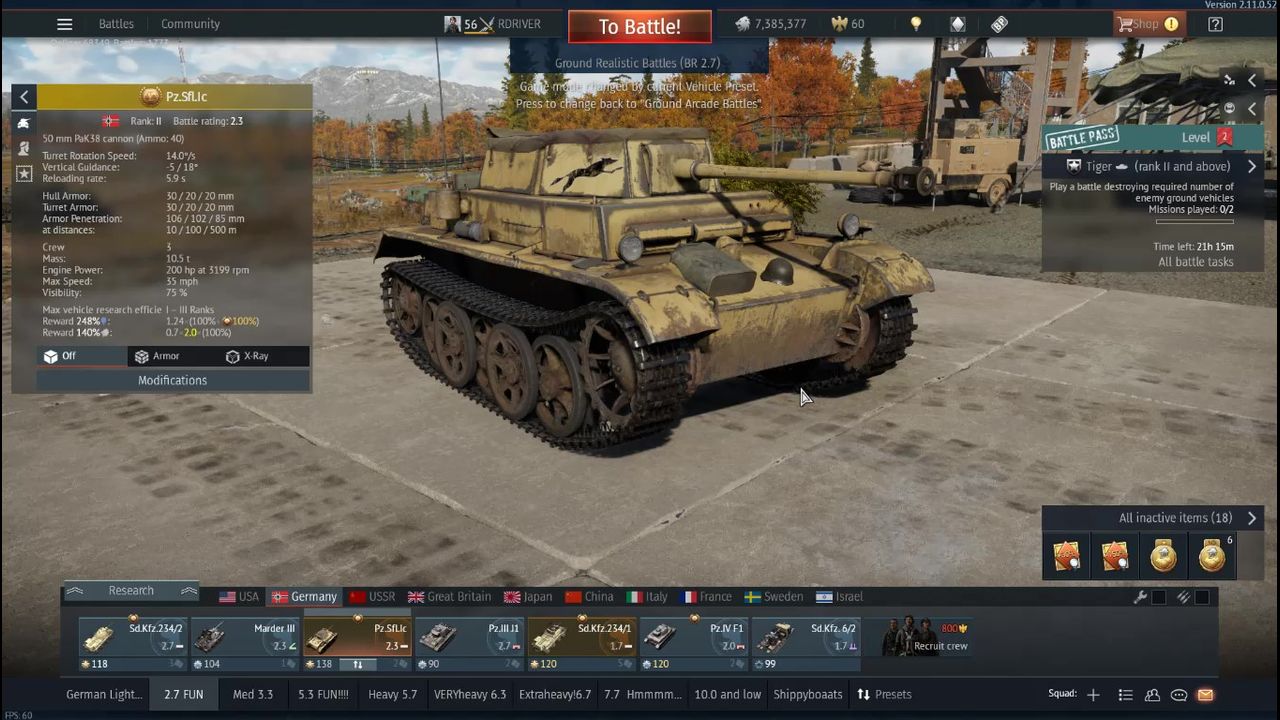Choose the Great Britain nation tab
This screenshot has height=720, width=1280.
[449, 597]
